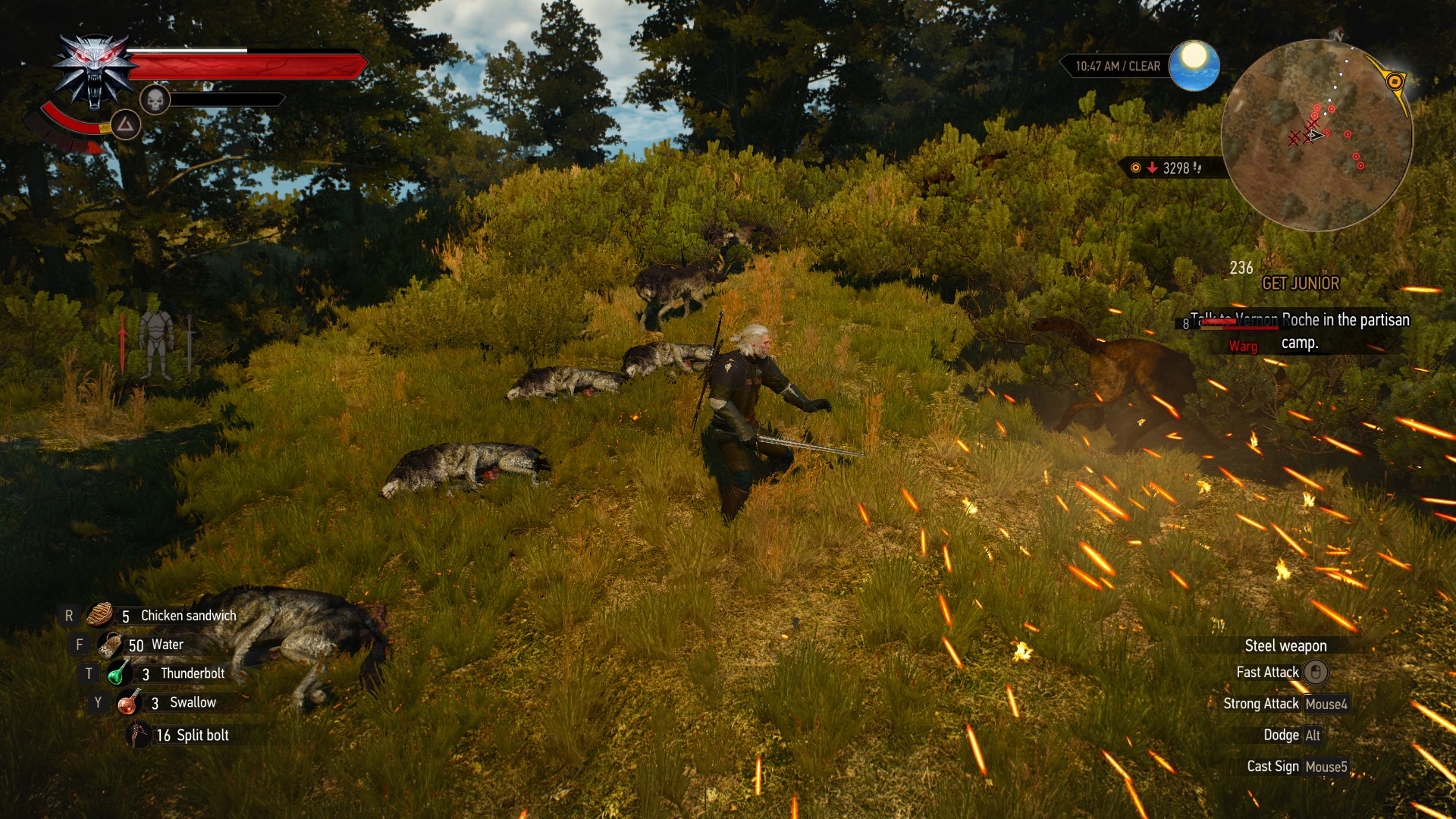Select the armor durability figure
The image size is (1456, 819).
click(157, 345)
